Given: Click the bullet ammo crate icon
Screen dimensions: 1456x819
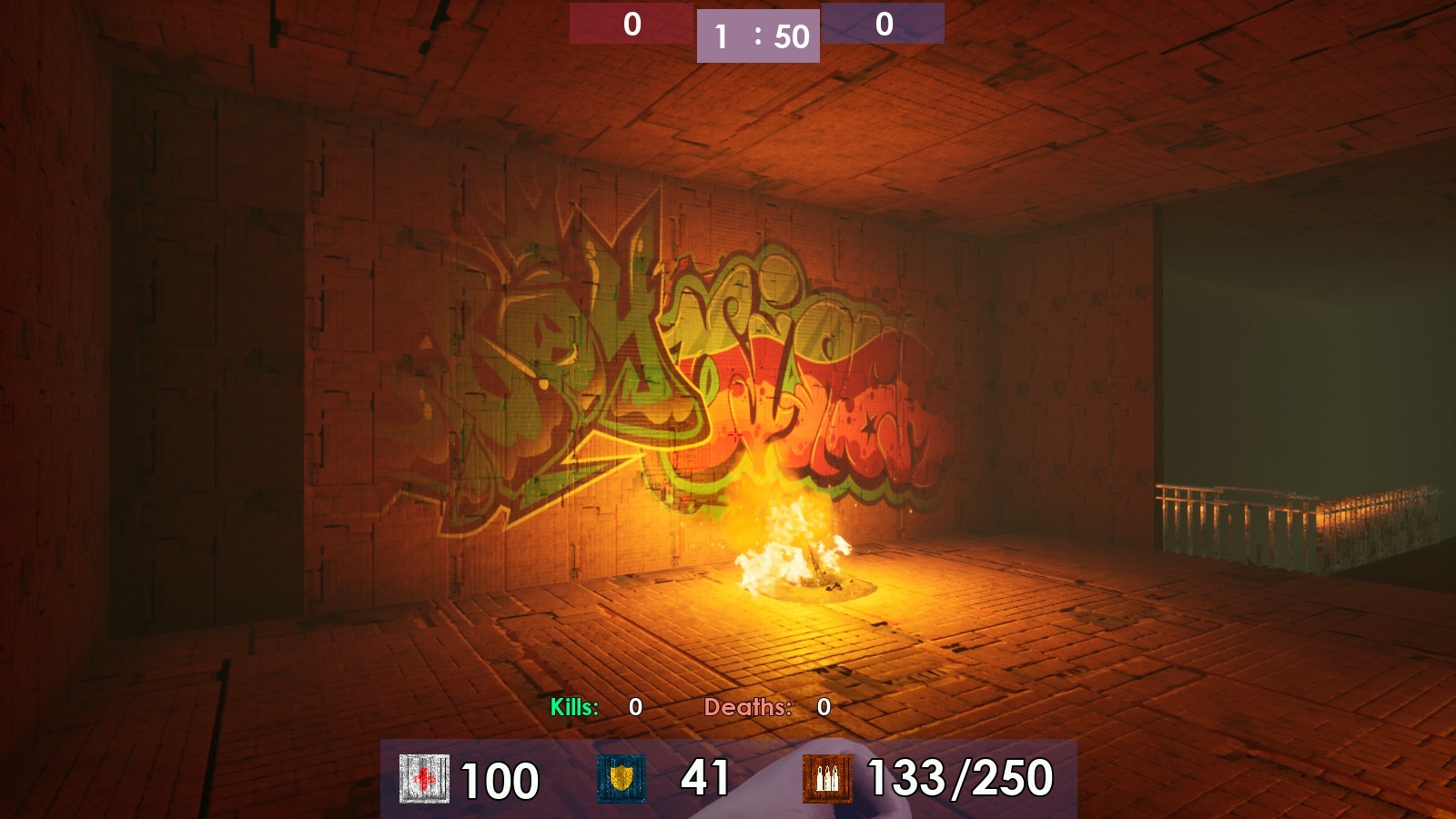Looking at the screenshot, I should click(827, 778).
